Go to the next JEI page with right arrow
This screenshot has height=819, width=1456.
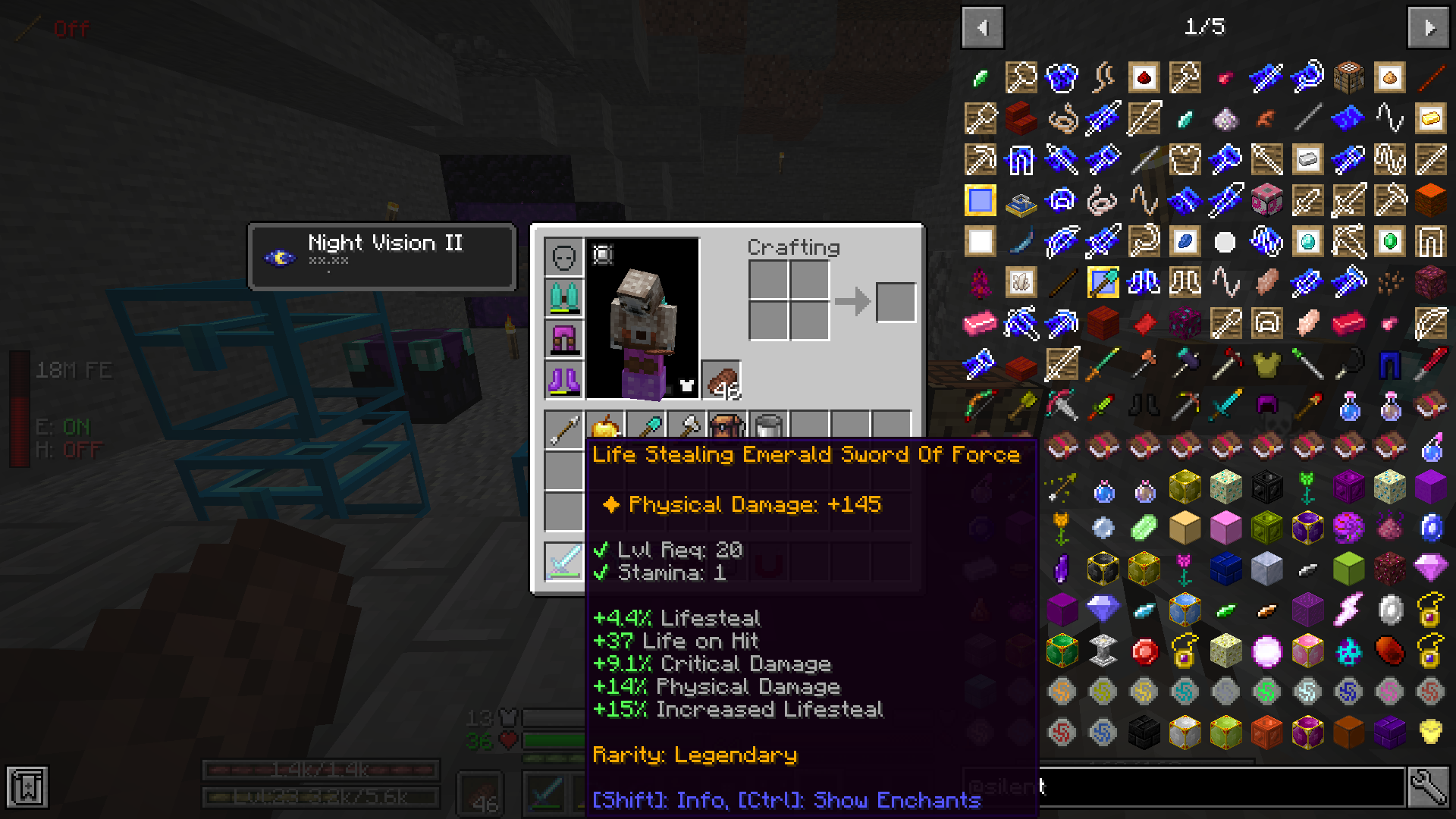click(x=1429, y=27)
